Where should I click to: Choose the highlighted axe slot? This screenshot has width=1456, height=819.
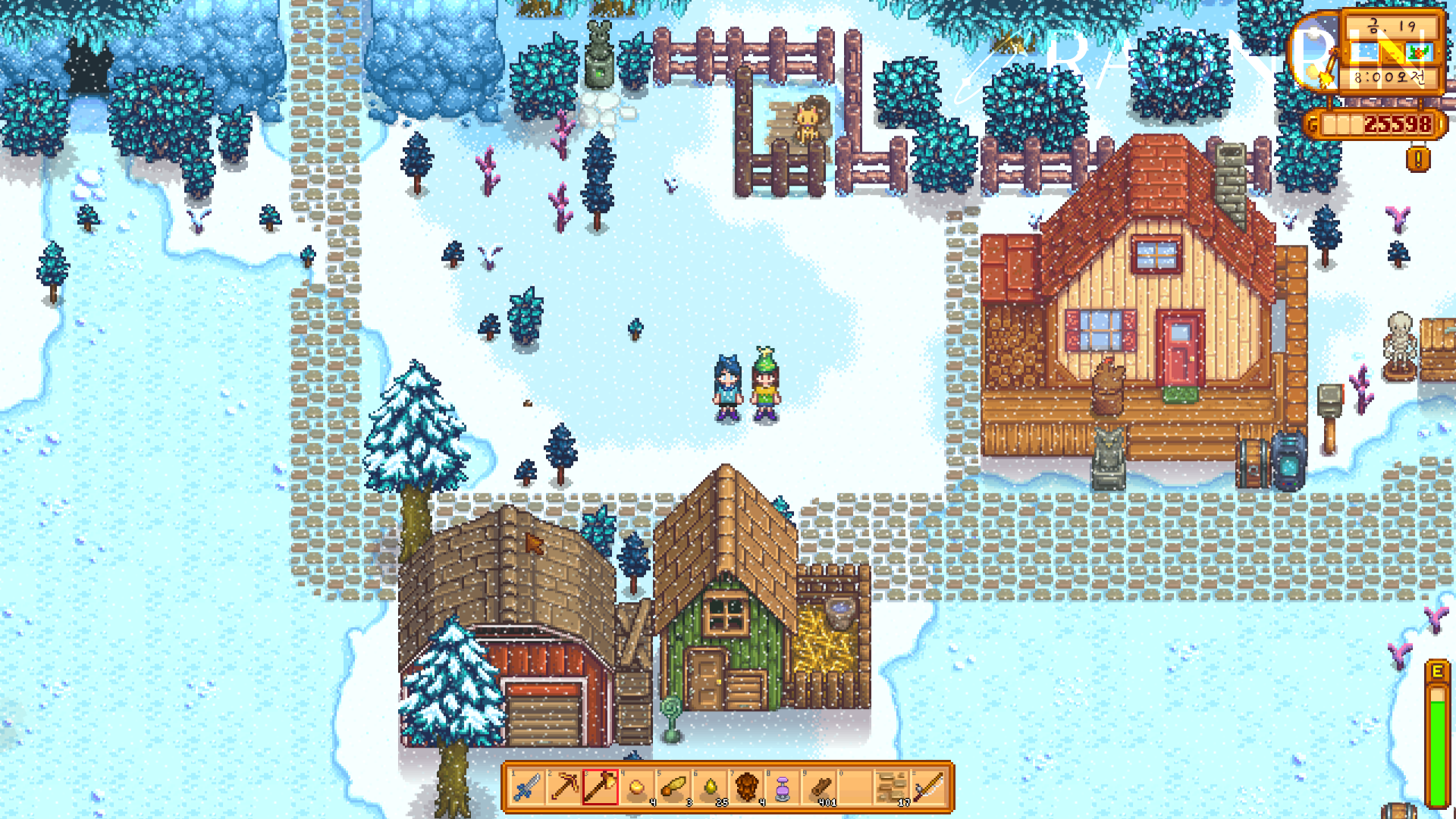601,787
